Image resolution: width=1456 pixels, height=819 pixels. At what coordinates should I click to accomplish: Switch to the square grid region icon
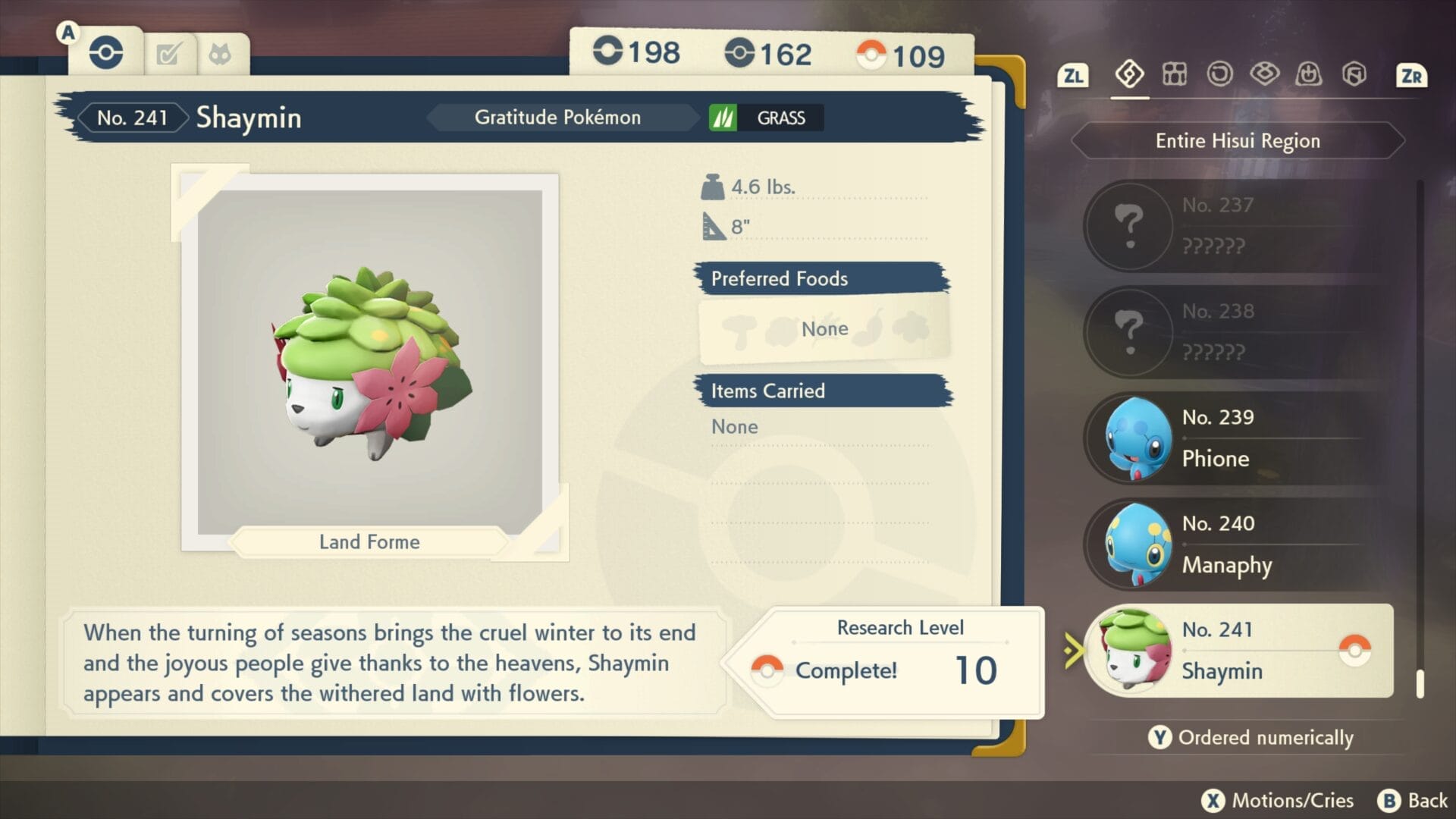tap(1175, 74)
